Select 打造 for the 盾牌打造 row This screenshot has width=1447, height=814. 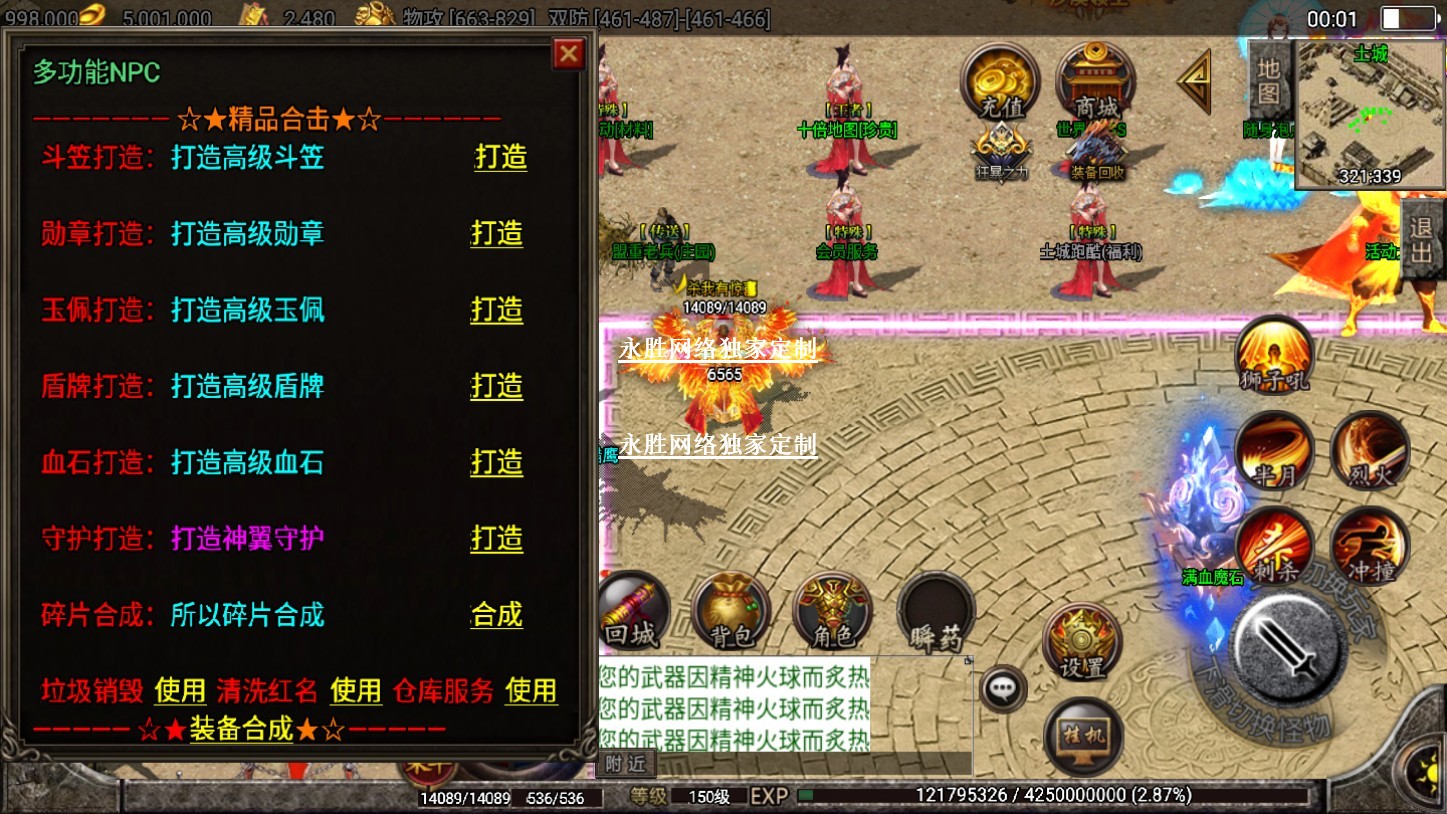[497, 386]
